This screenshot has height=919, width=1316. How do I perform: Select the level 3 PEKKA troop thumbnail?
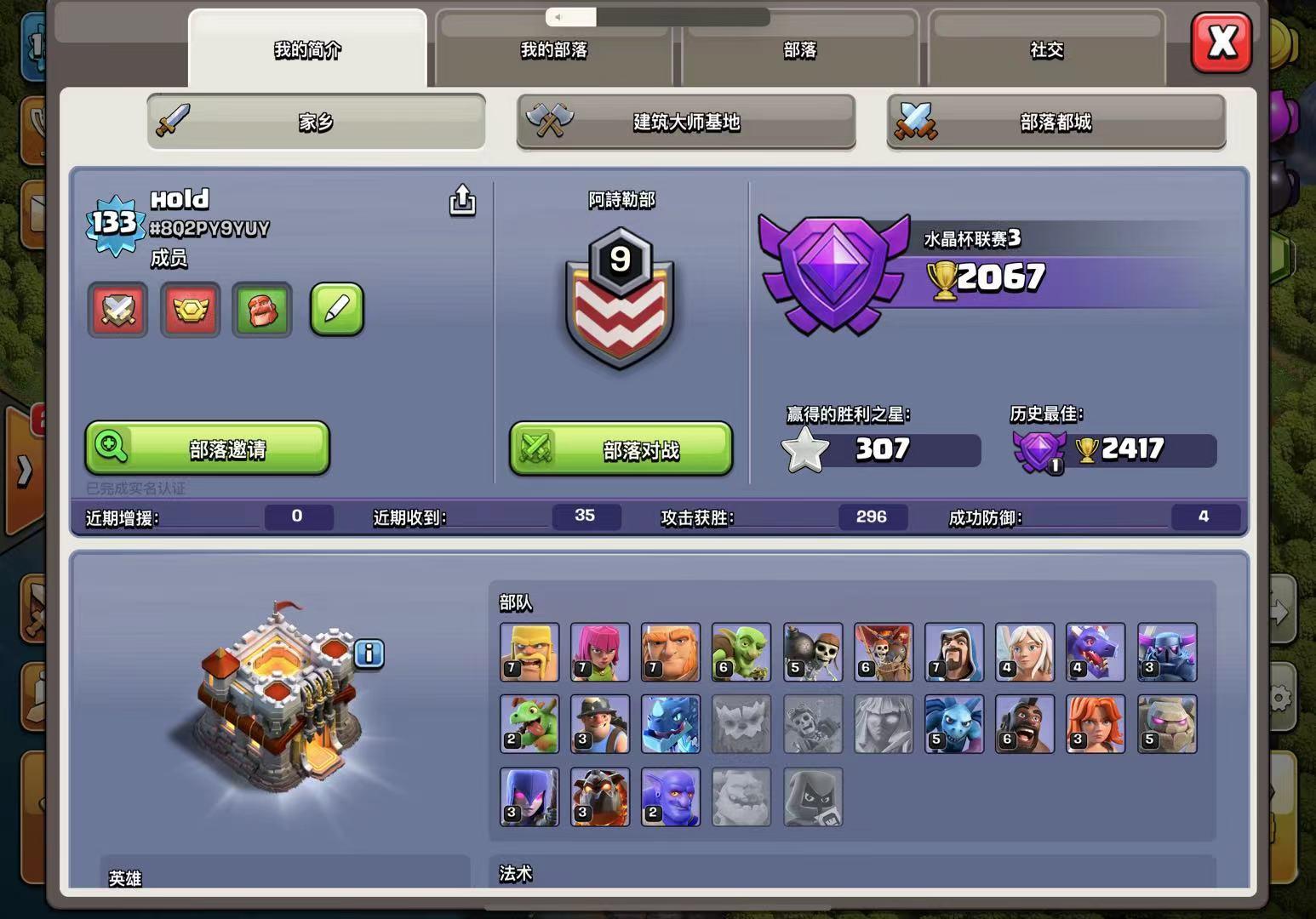[1168, 653]
